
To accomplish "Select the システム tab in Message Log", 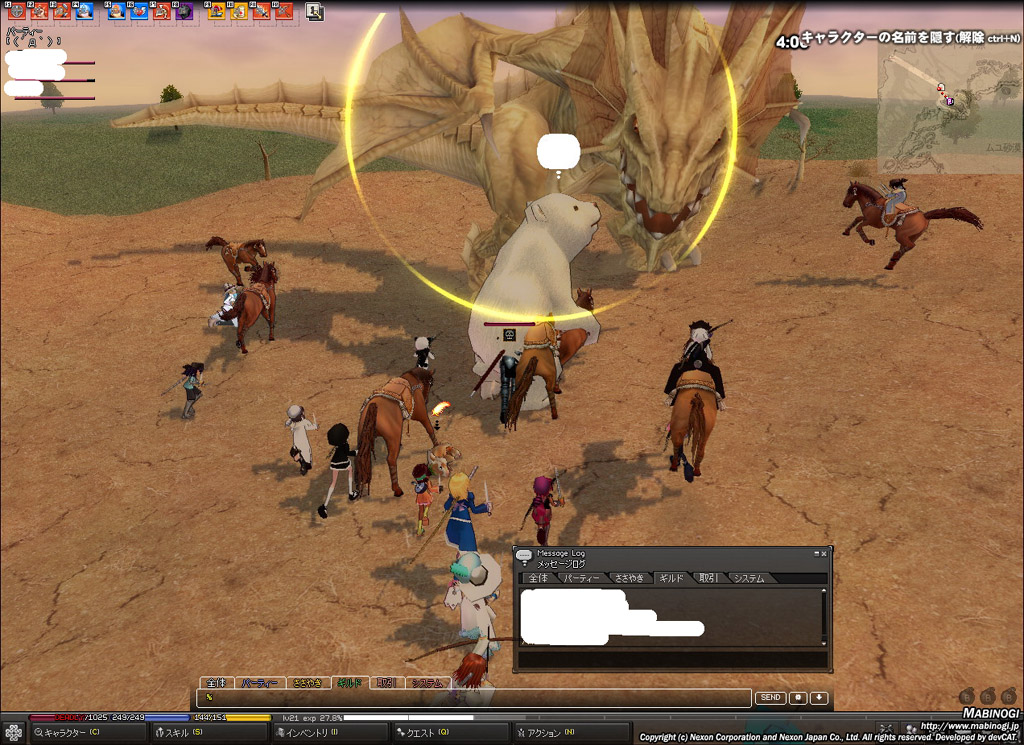I will coord(749,578).
